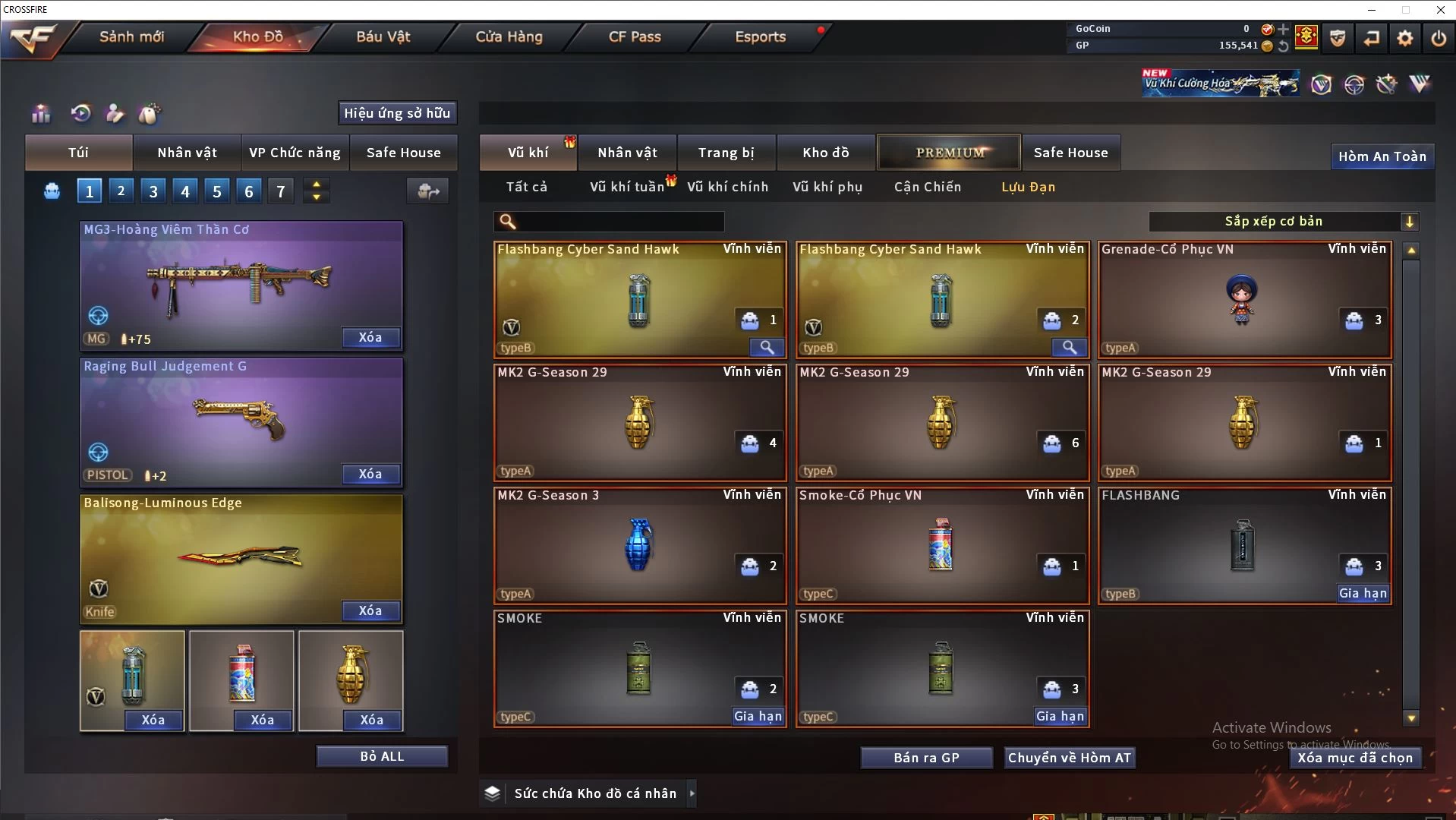Click Chuyển về Hòm AT button
1456x820 pixels.
[x=1069, y=758]
